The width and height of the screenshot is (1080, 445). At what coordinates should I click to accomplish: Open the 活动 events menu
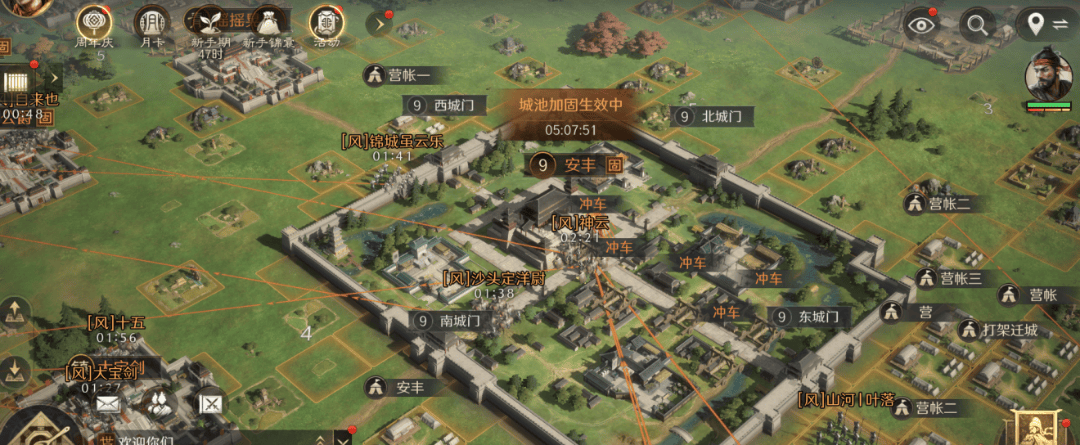pyautogui.click(x=324, y=22)
